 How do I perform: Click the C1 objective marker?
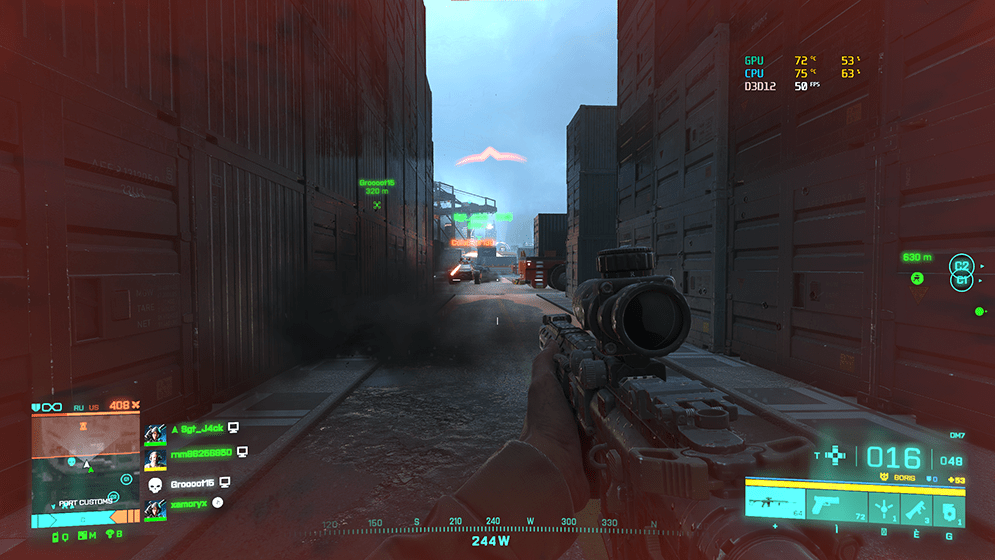point(961,281)
